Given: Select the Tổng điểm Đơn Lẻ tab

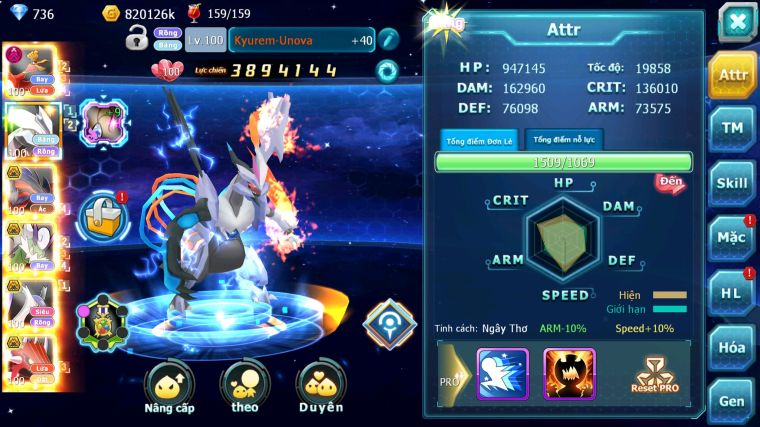Looking at the screenshot, I should click(480, 140).
